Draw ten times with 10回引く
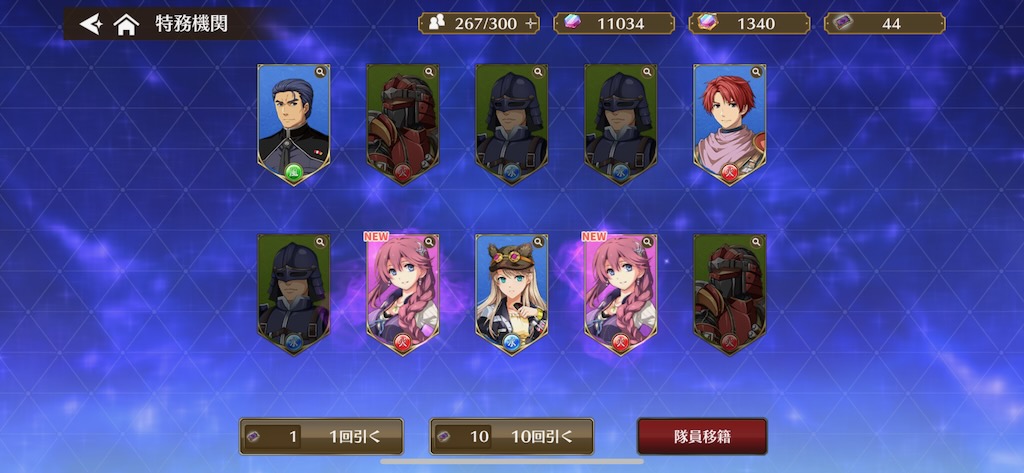1024x473 pixels. click(512, 436)
